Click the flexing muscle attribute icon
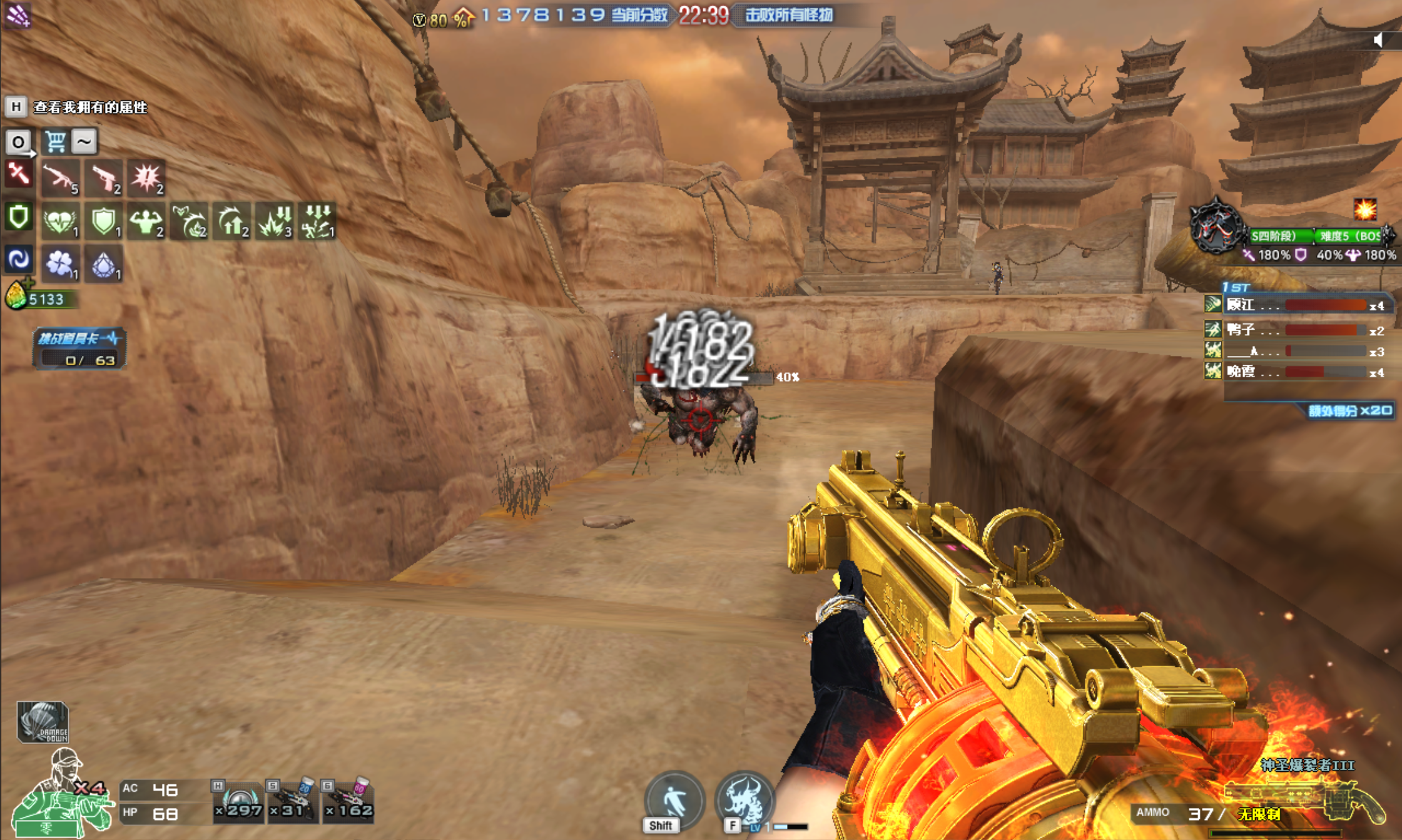 tap(146, 221)
